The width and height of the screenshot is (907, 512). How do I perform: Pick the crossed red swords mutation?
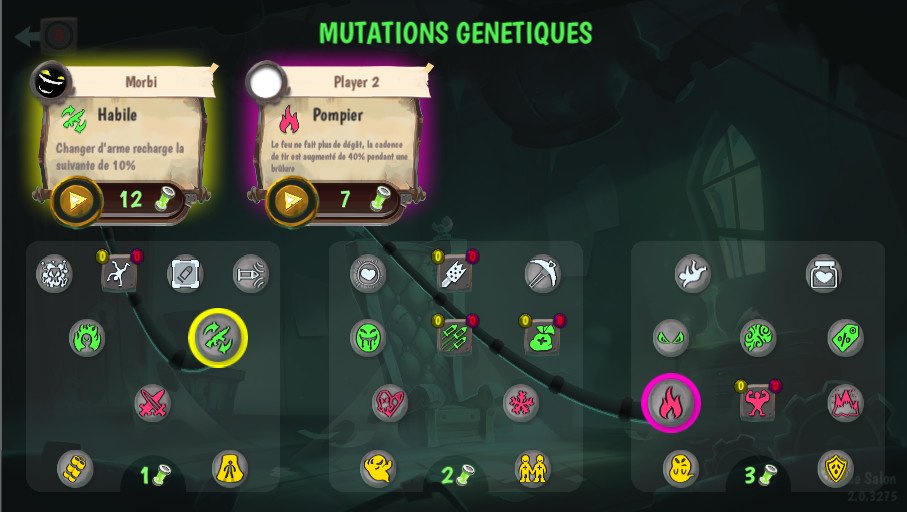click(x=153, y=403)
